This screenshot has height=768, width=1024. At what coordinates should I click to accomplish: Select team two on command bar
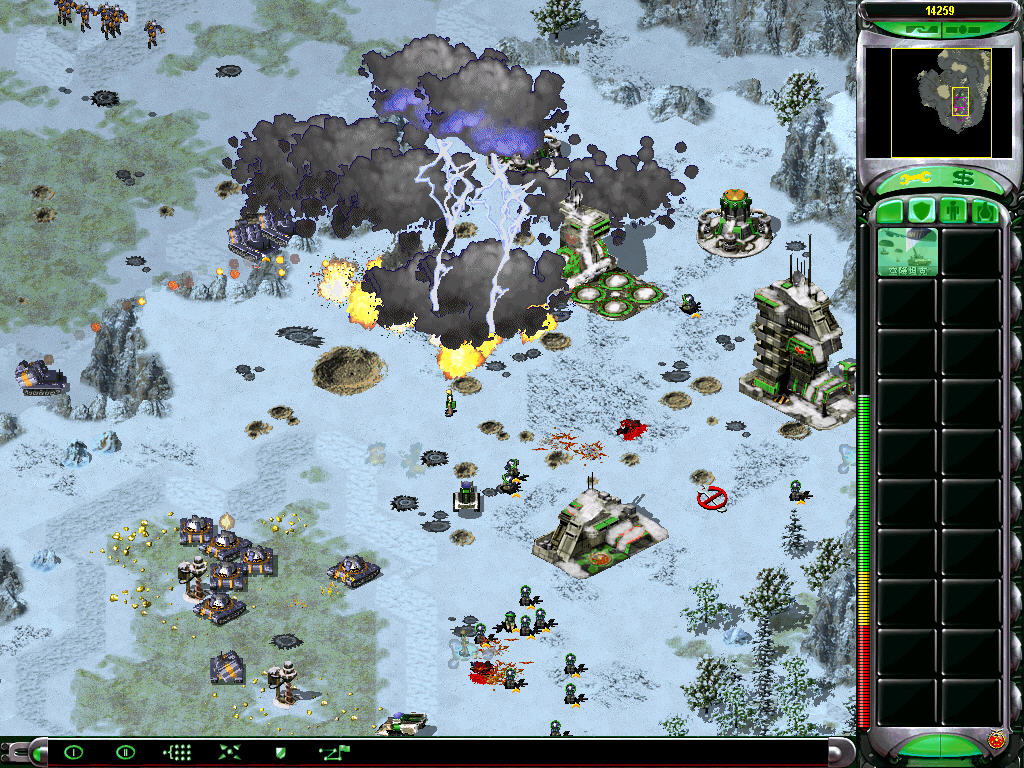coord(125,752)
